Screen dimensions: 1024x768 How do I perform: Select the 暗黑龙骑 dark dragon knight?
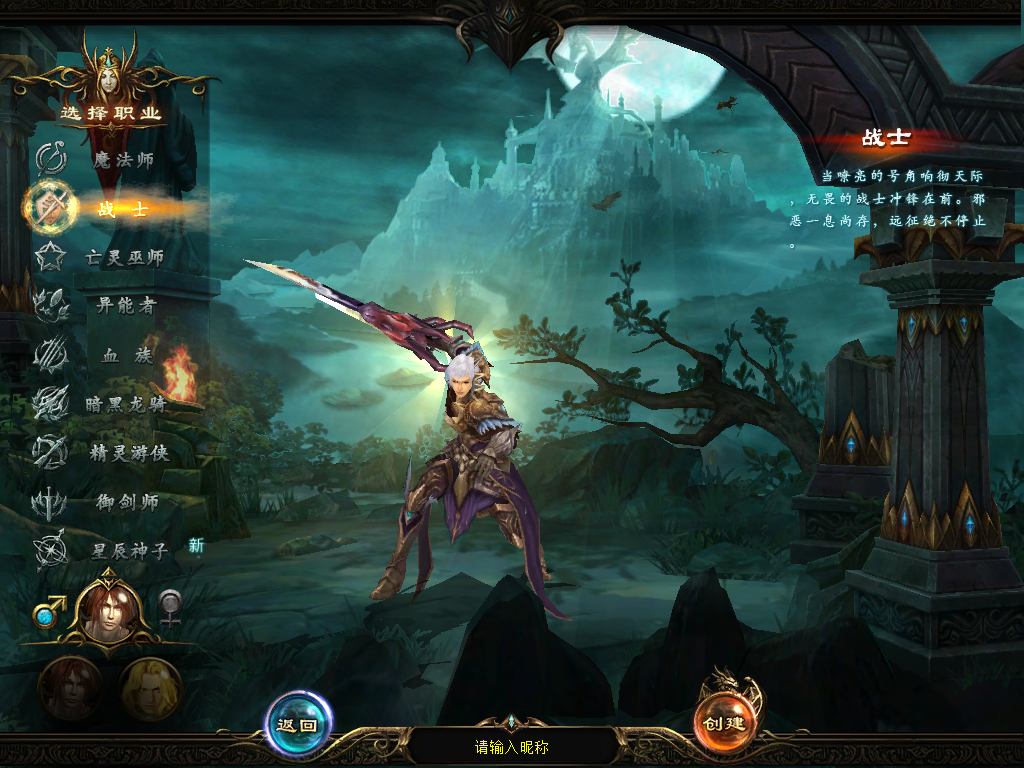click(124, 404)
